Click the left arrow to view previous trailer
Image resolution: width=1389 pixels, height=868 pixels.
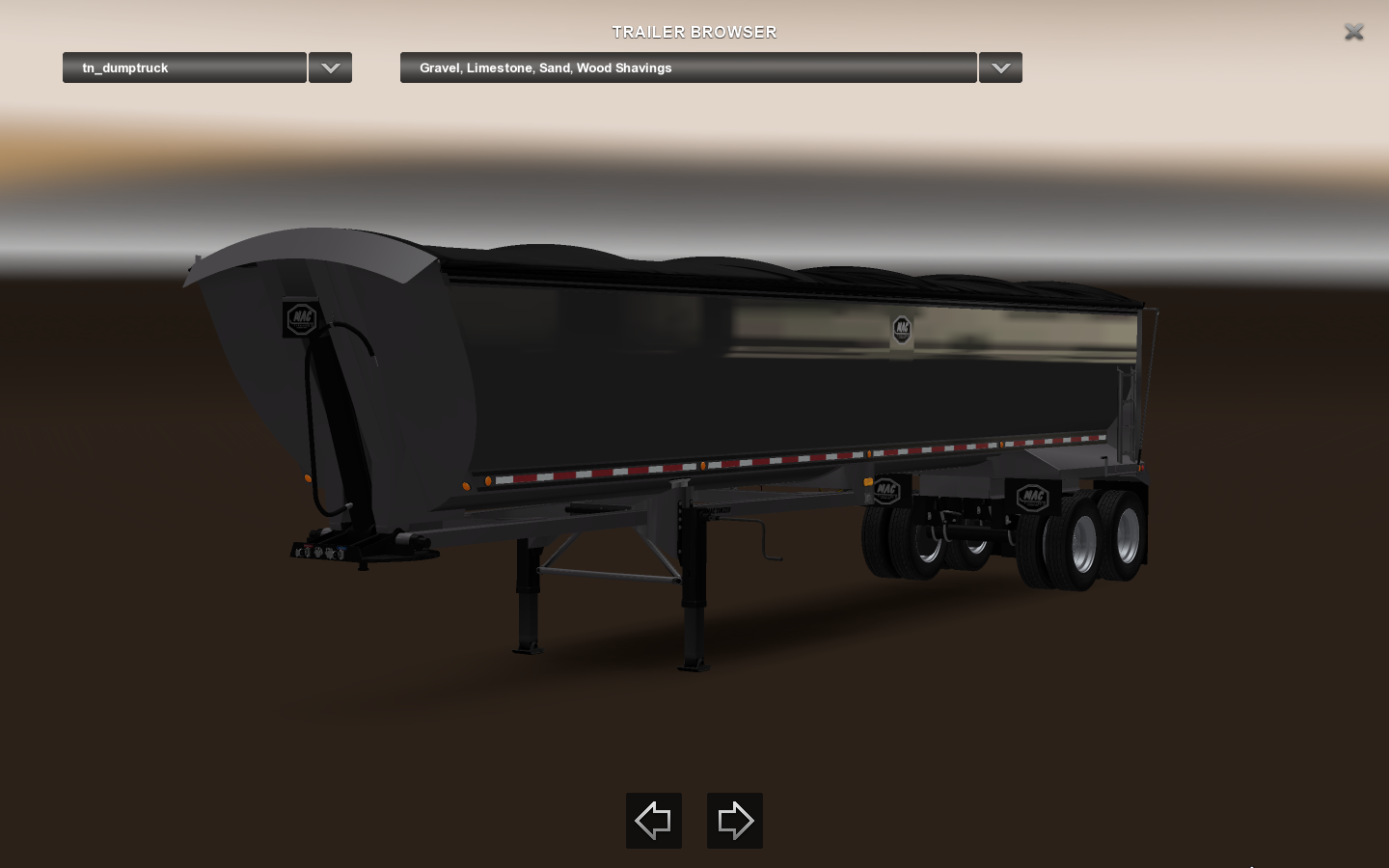(653, 821)
